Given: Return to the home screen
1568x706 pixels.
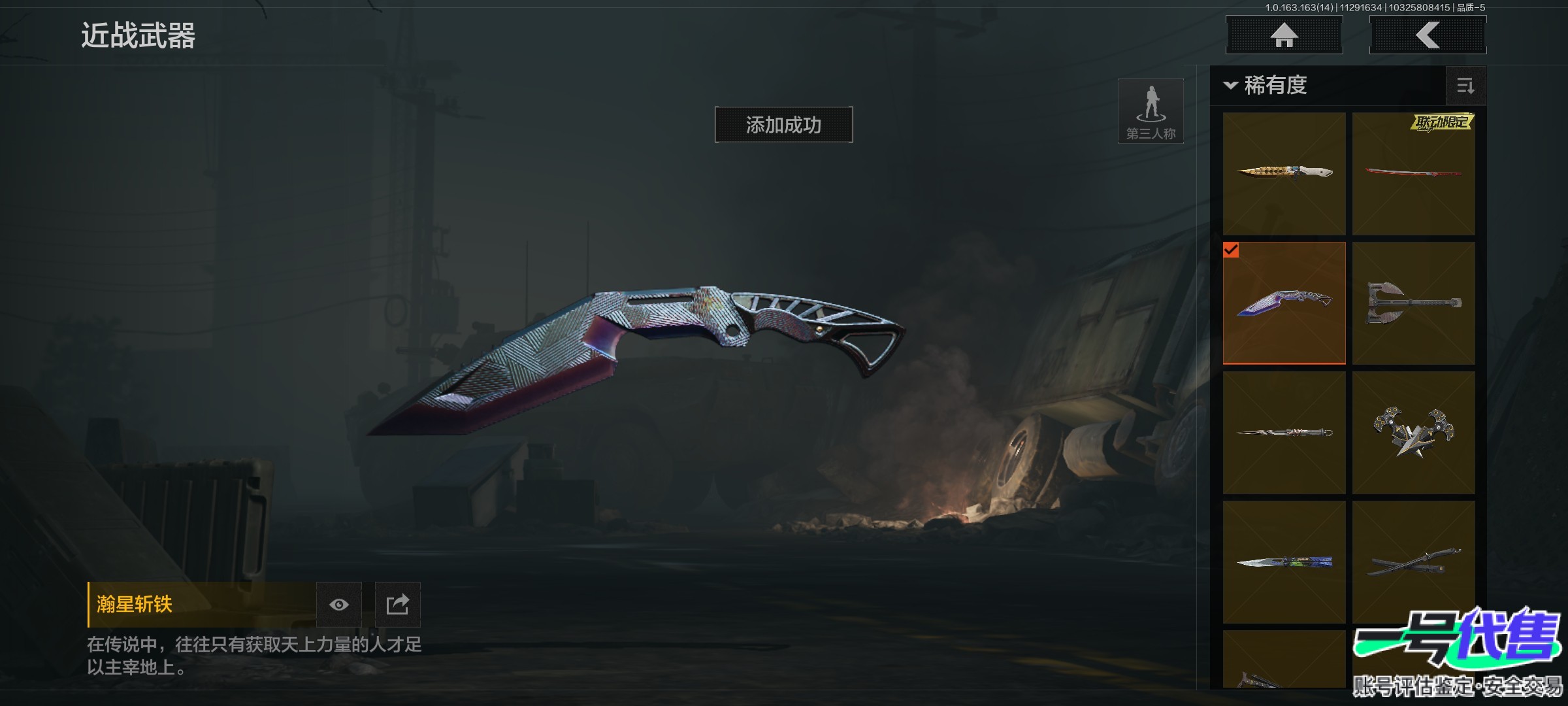Looking at the screenshot, I should coord(1284,35).
